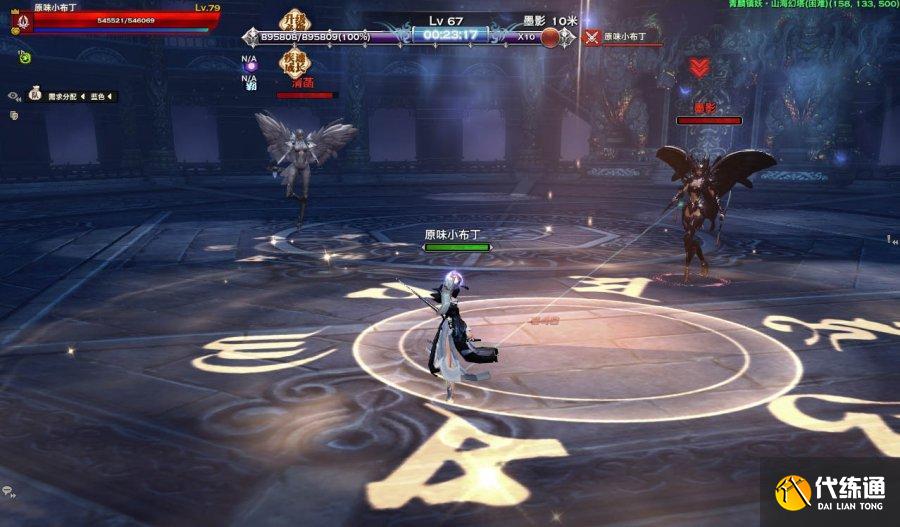Image resolution: width=900 pixels, height=527 pixels.
Task: Open the loot distribution bag icon
Action: [x=35, y=96]
